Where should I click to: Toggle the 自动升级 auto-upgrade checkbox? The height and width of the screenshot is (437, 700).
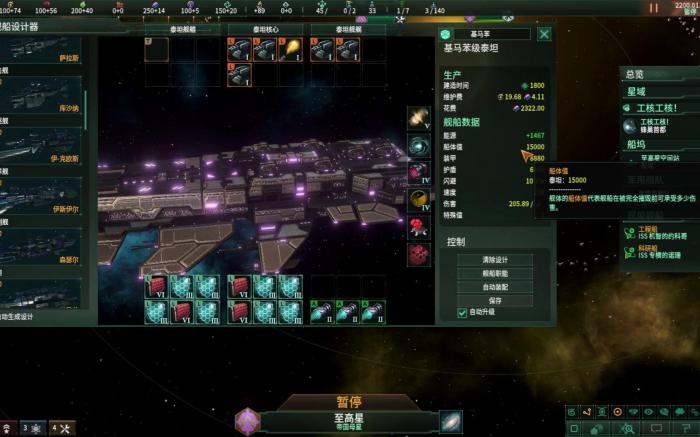coord(463,312)
